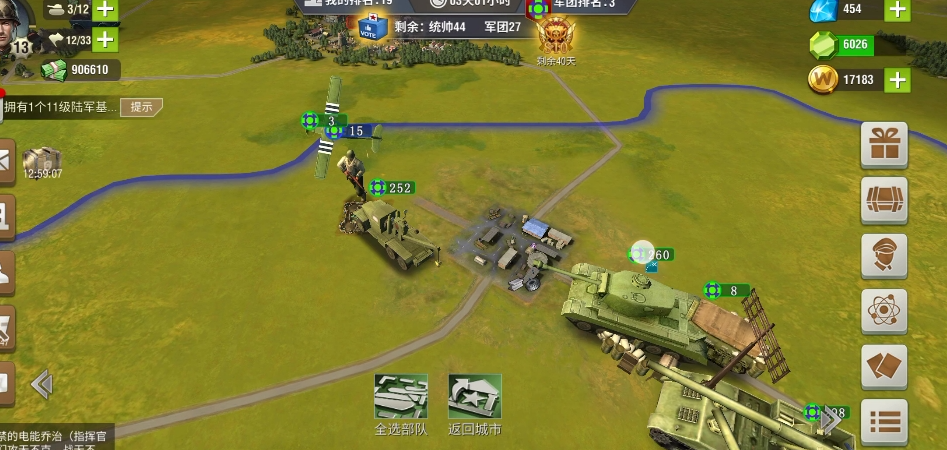Open the blue VOTE ballot box
The height and width of the screenshot is (450, 947).
[372, 26]
